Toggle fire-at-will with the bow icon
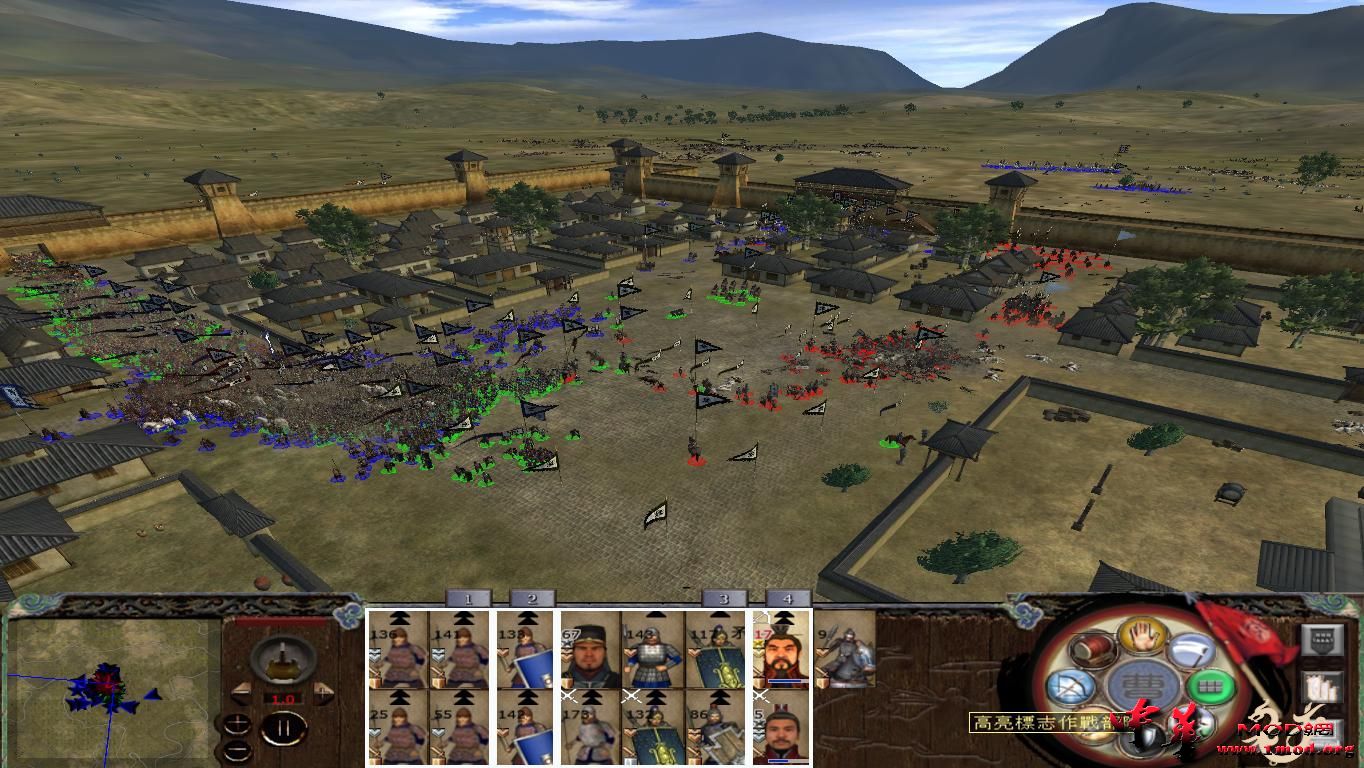Viewport: 1364px width, 768px height. coord(1072,688)
